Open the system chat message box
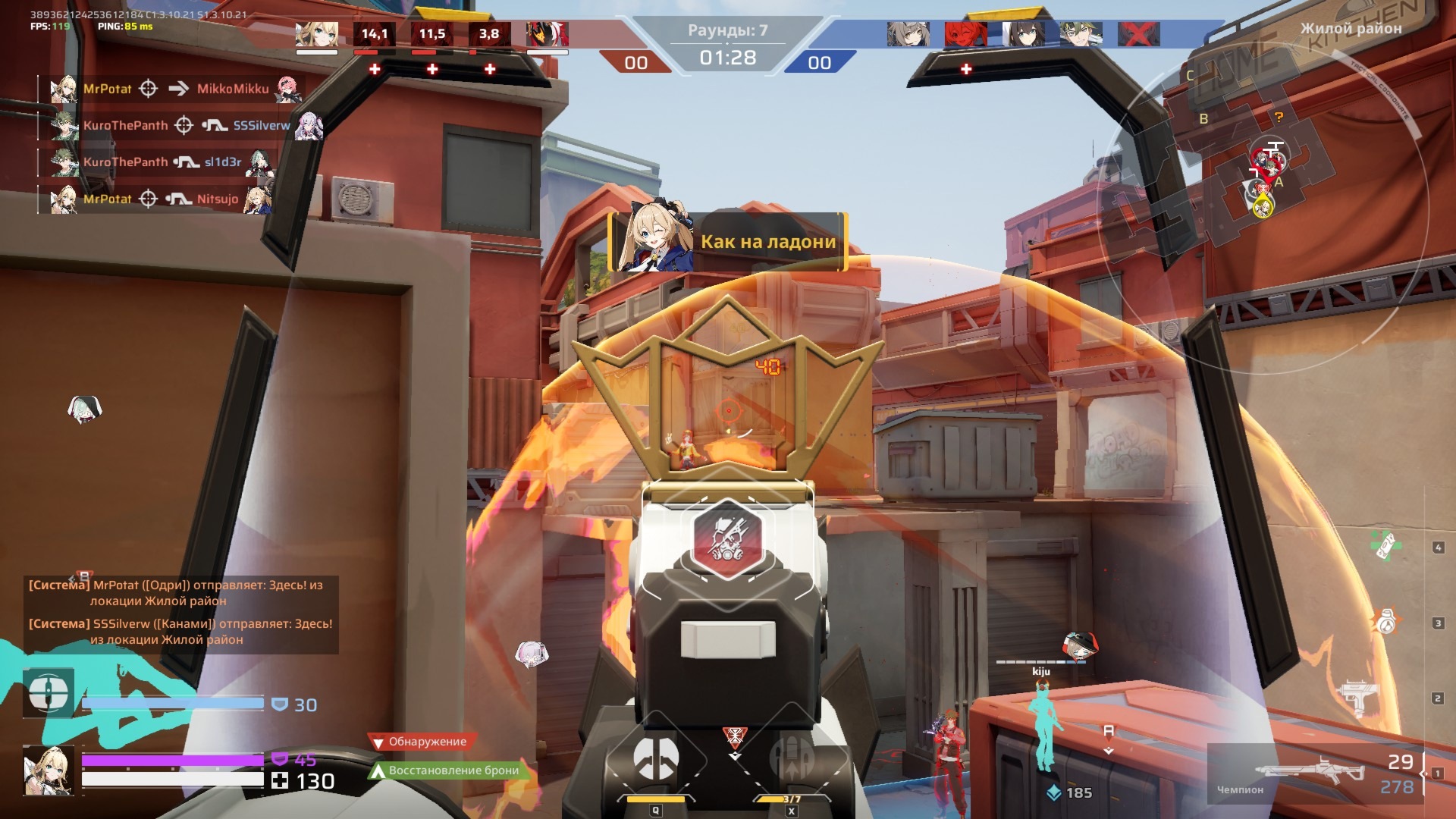Screen dimensions: 1456x819 click(180, 613)
